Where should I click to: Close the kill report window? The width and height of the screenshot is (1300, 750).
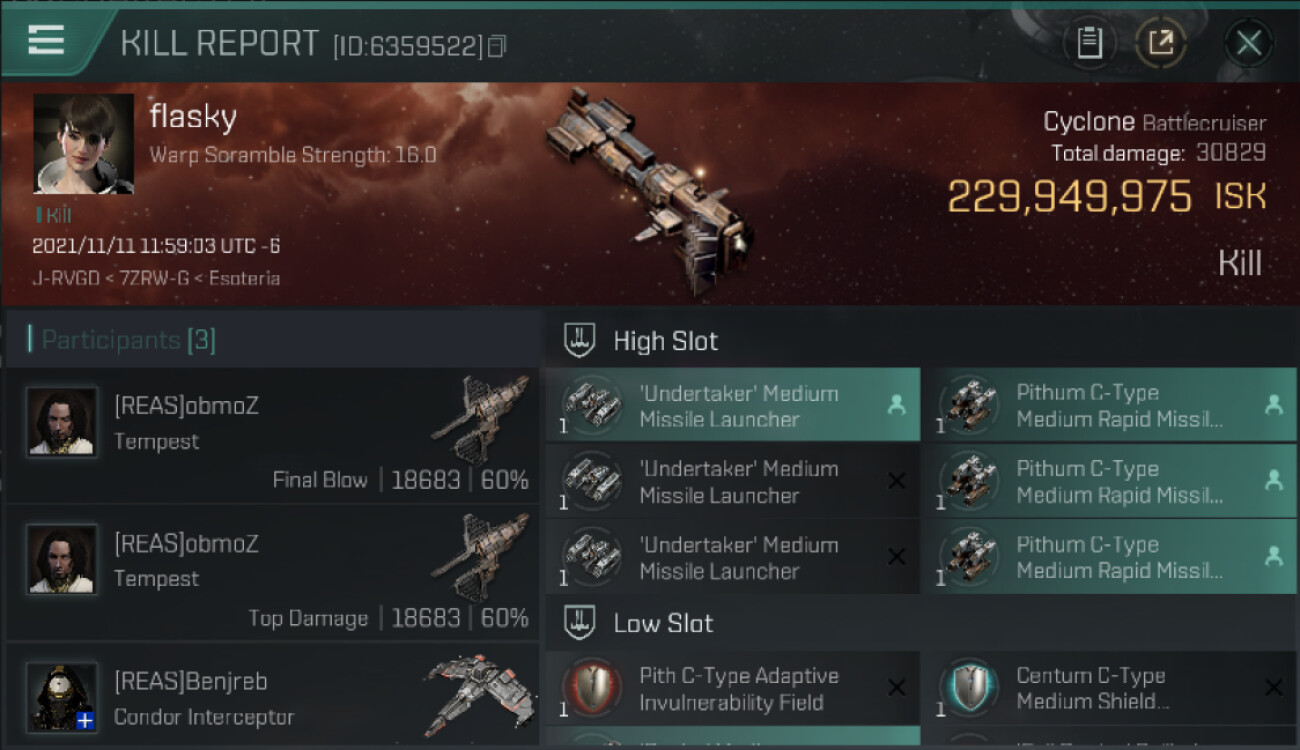pos(1248,43)
